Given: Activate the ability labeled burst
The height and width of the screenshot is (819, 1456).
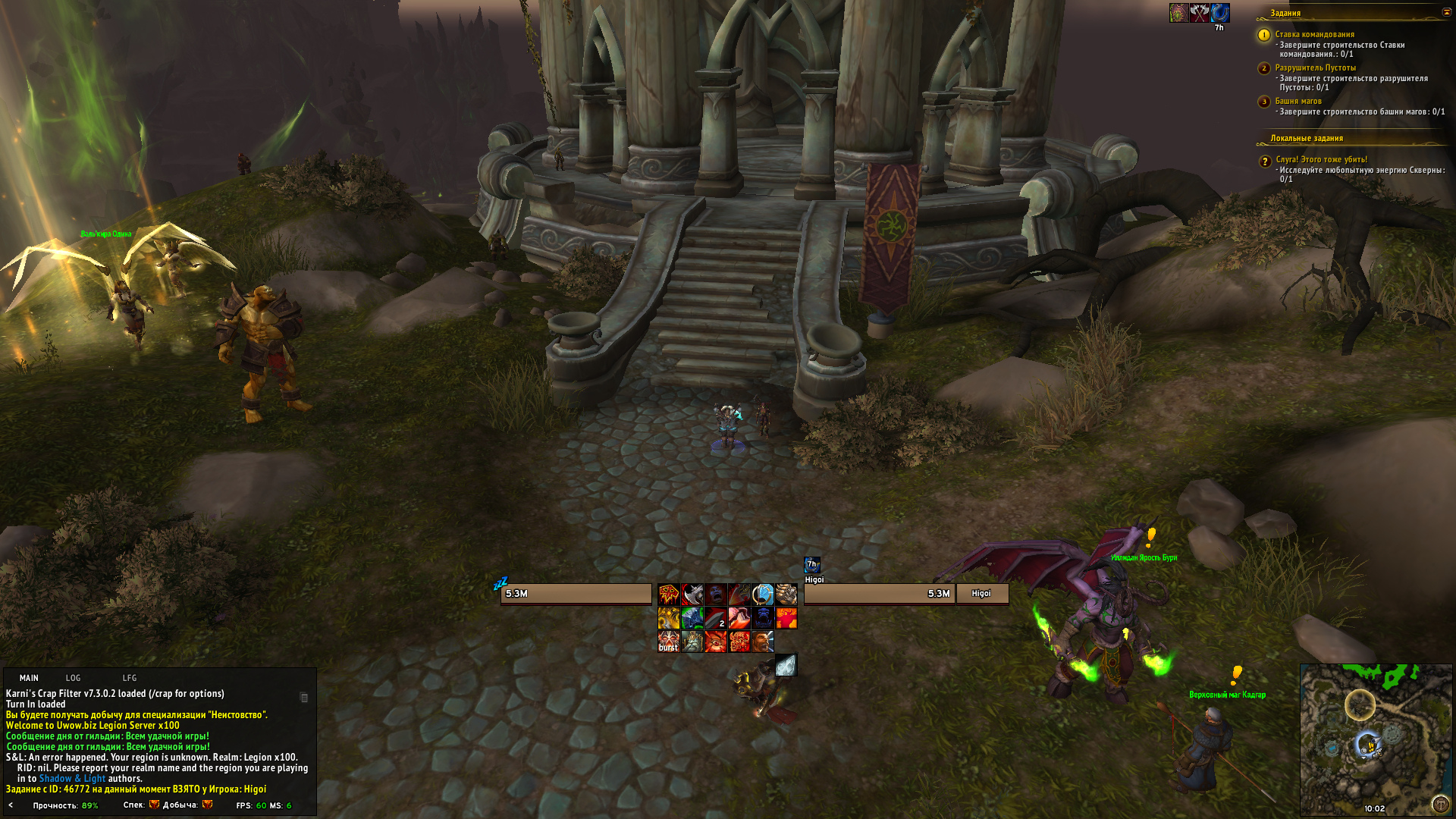Looking at the screenshot, I should pyautogui.click(x=668, y=642).
